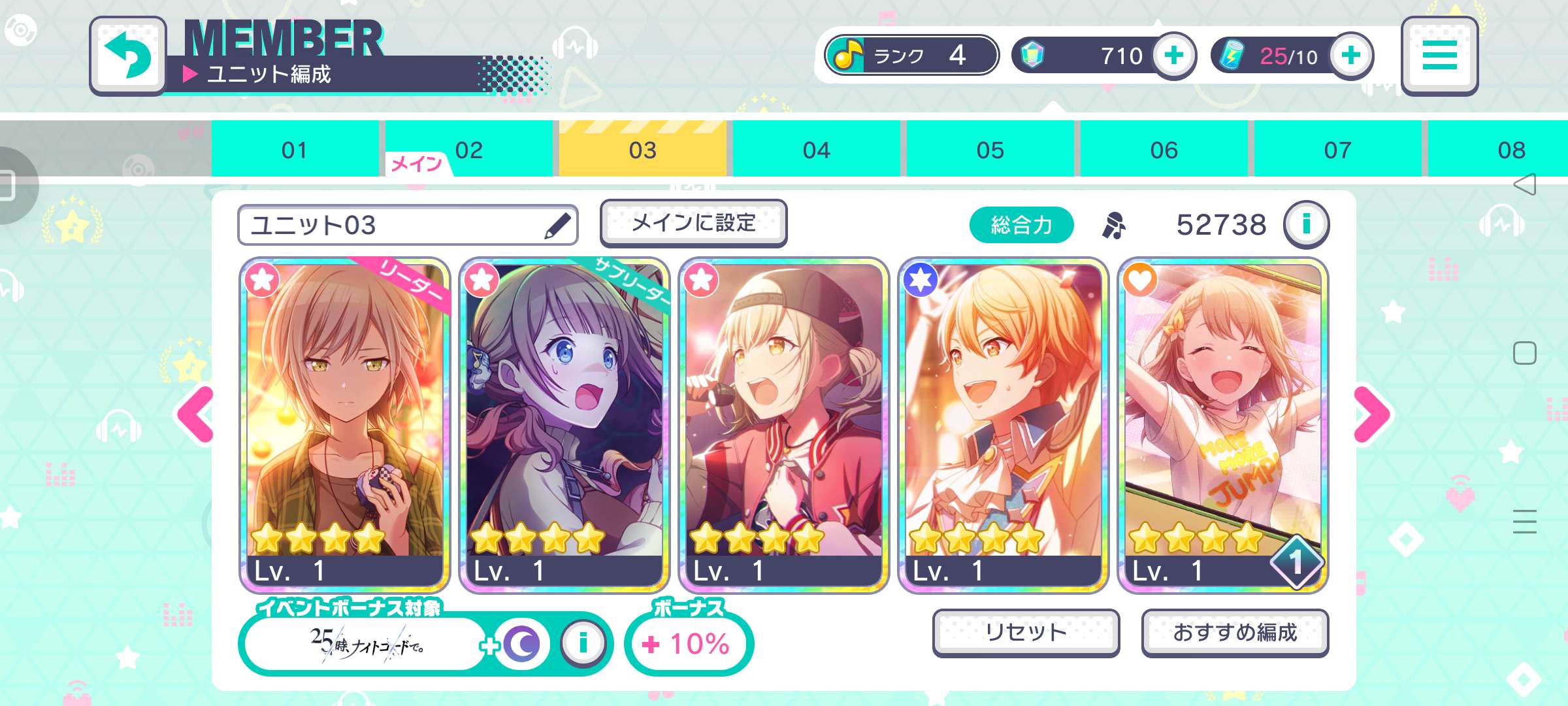Switch to unit tab 02
The image size is (1568, 706).
(x=468, y=150)
